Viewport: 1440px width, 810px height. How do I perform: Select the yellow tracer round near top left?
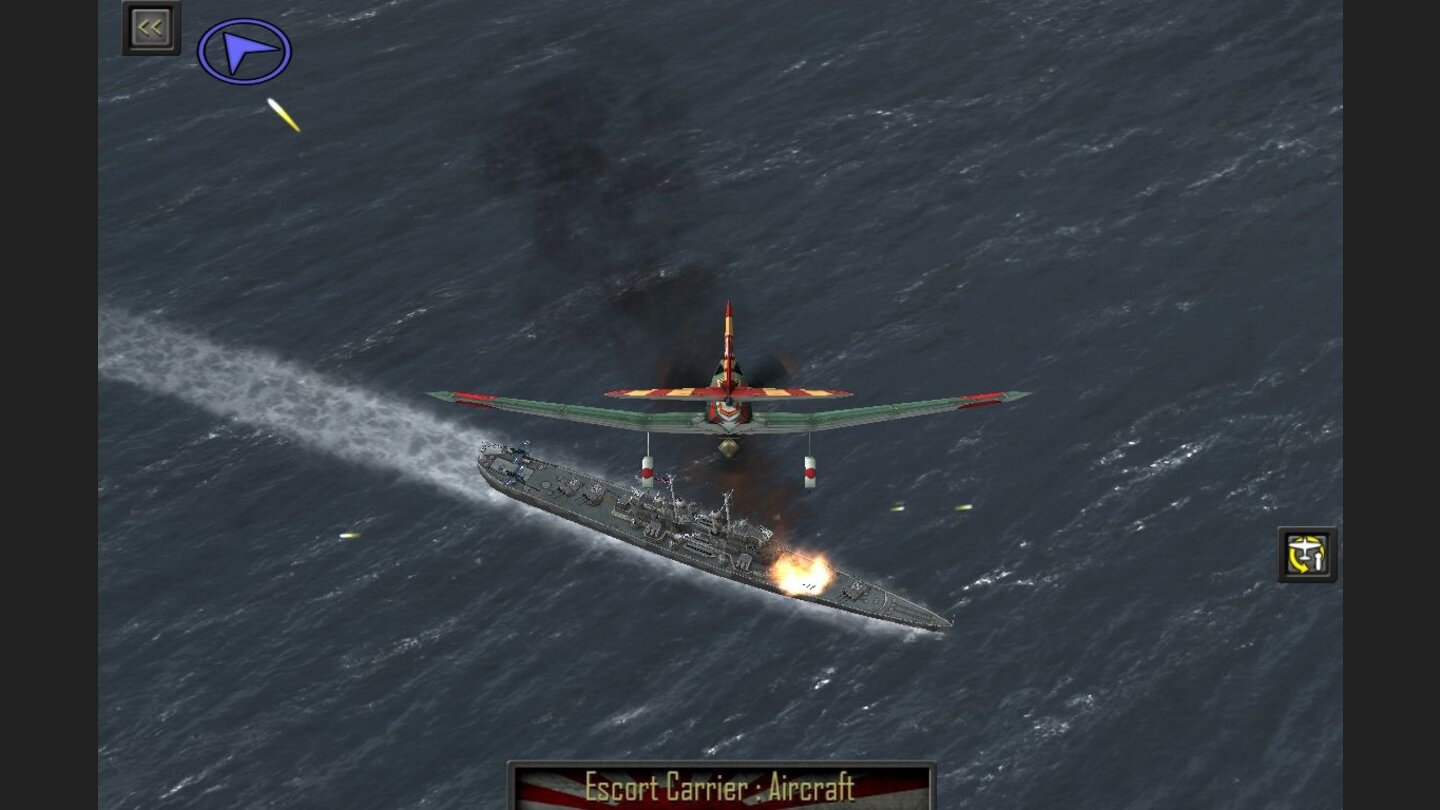click(283, 117)
